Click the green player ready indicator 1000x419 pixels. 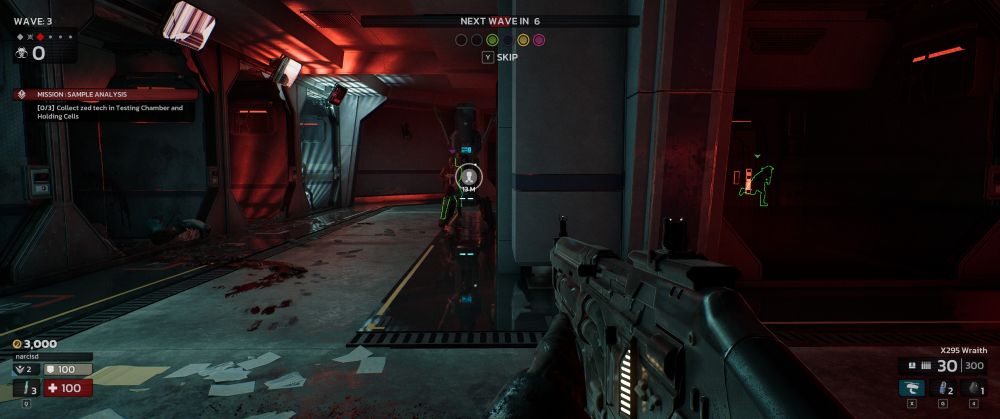coord(492,40)
